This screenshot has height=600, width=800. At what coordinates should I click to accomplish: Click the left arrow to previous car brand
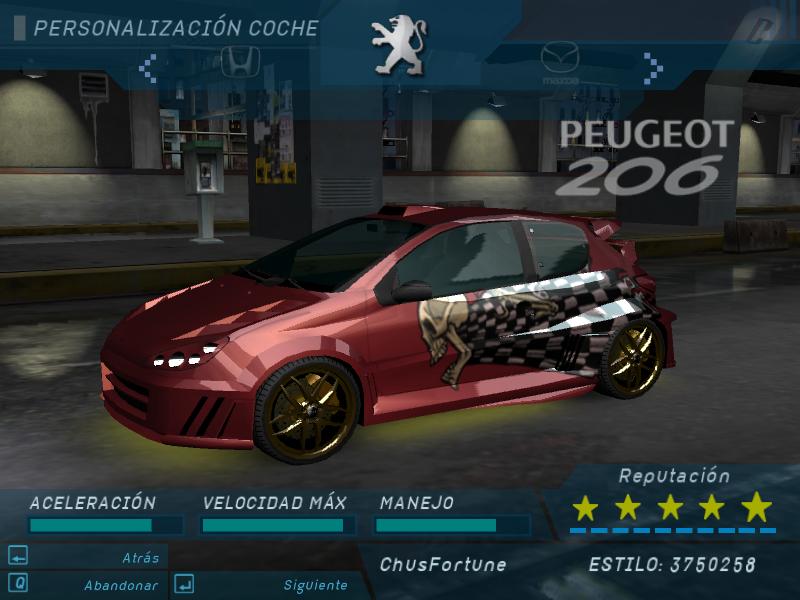click(148, 68)
